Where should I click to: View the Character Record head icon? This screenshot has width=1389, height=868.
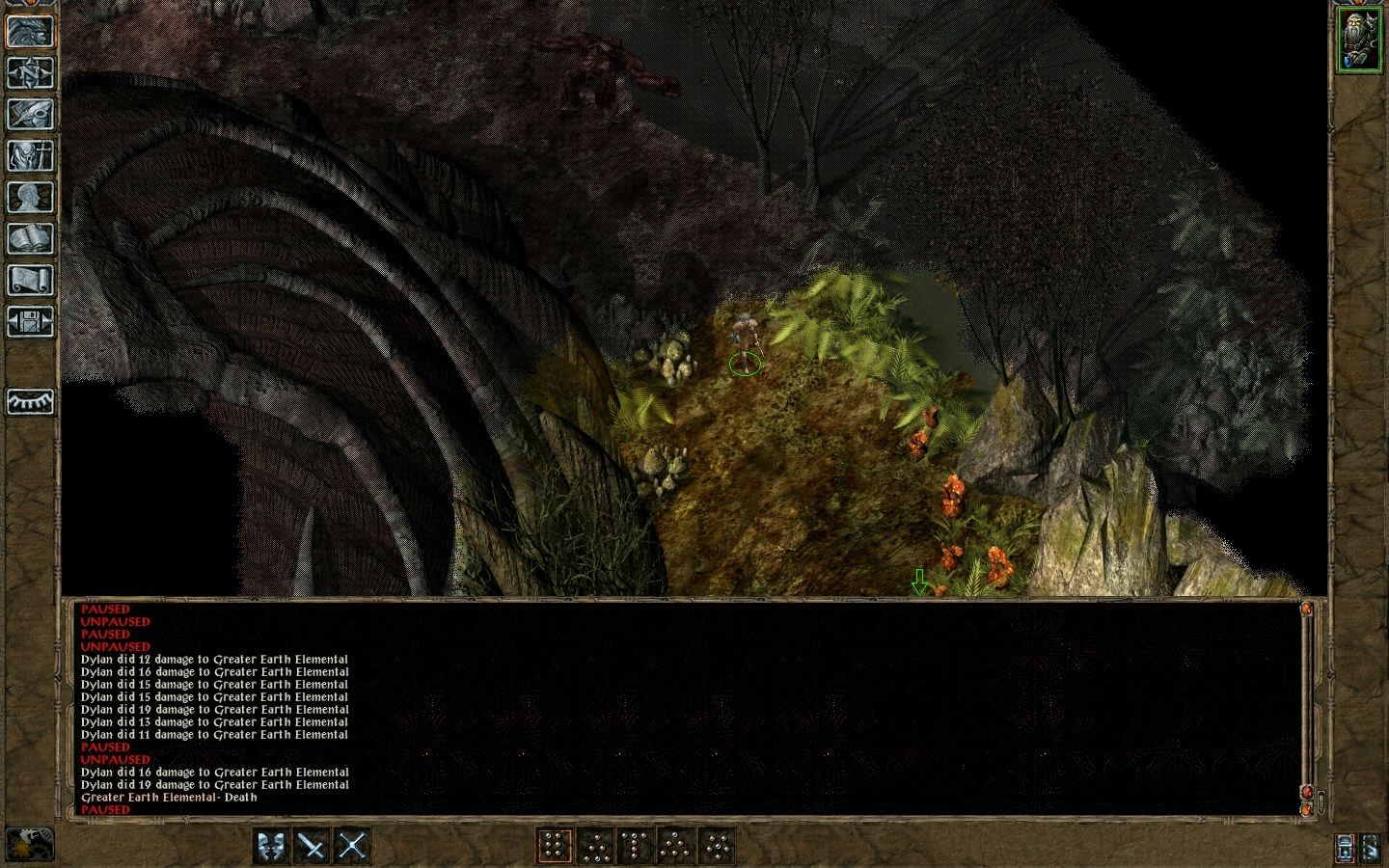coord(30,195)
